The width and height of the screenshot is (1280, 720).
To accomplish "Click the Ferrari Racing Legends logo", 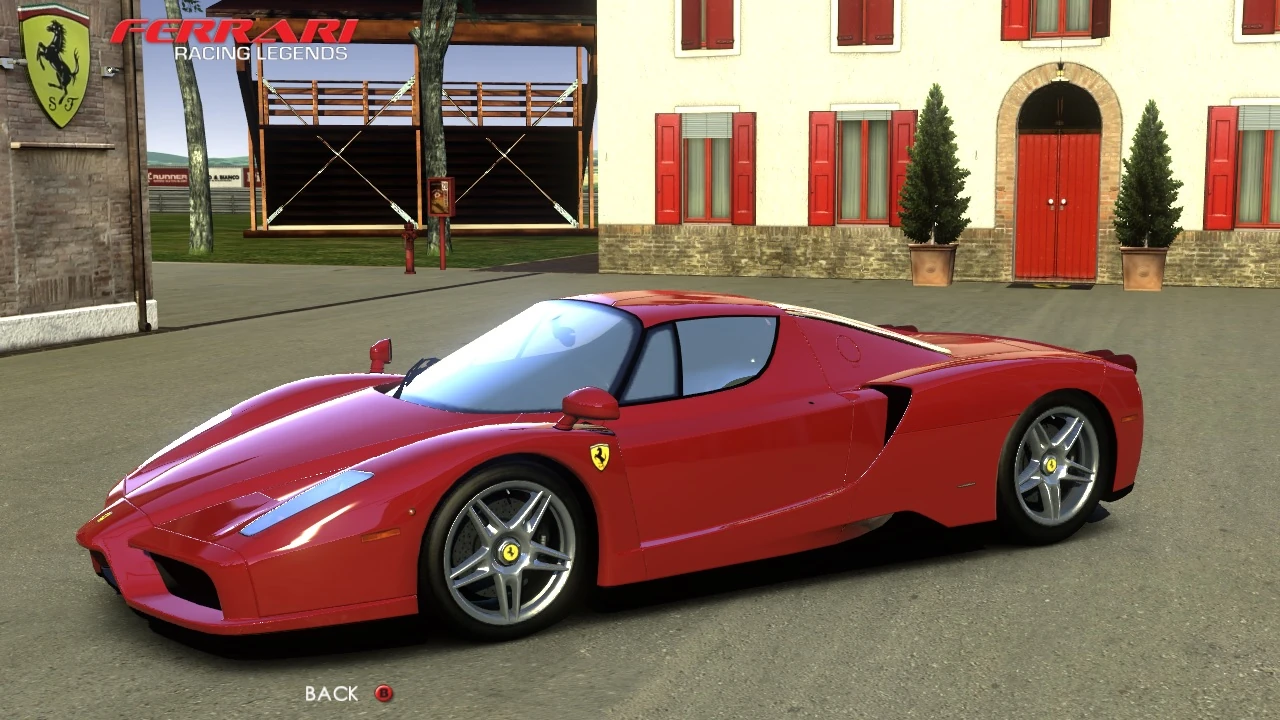I will [237, 36].
